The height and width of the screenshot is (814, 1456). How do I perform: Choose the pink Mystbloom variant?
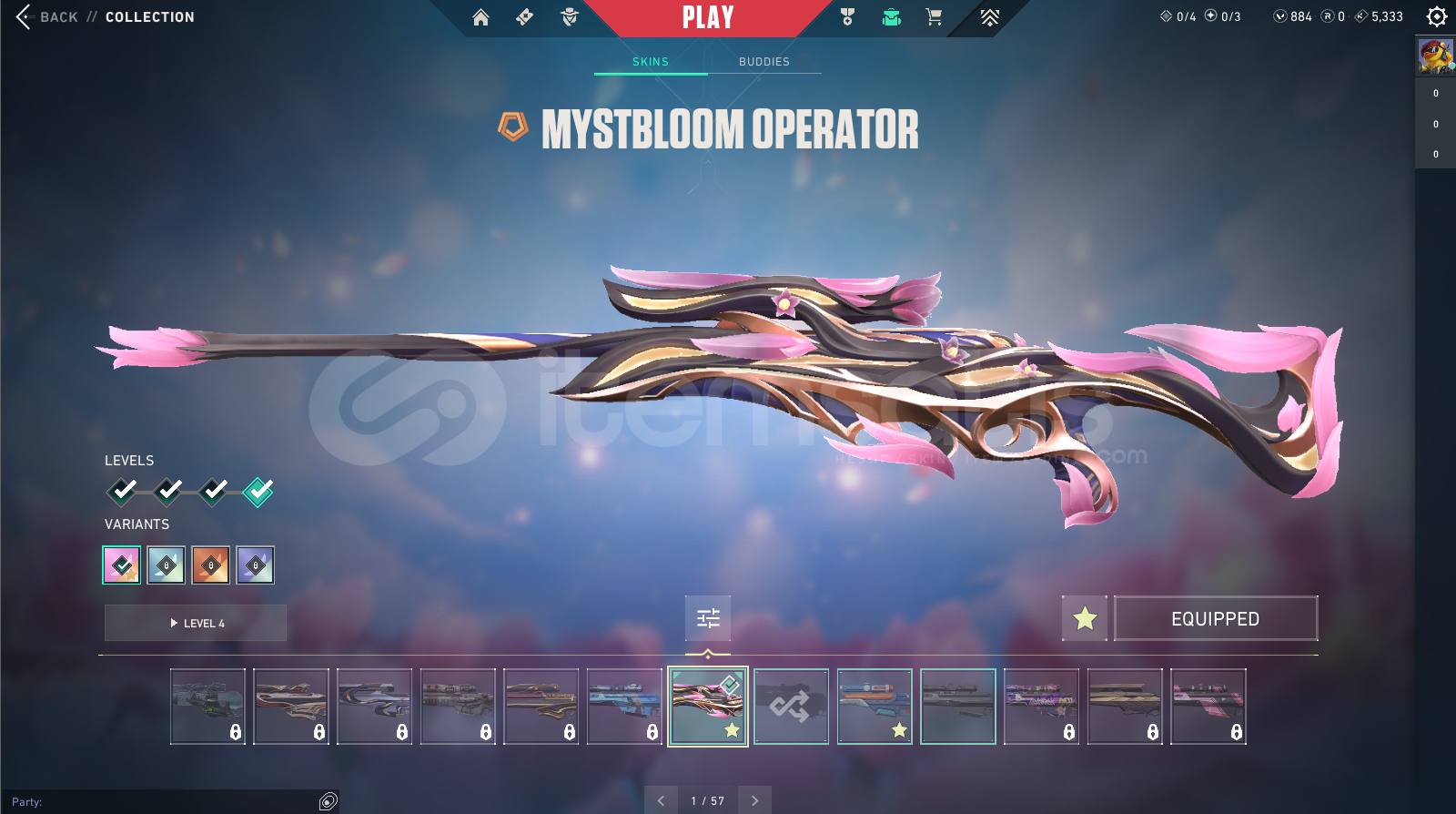coord(122,565)
